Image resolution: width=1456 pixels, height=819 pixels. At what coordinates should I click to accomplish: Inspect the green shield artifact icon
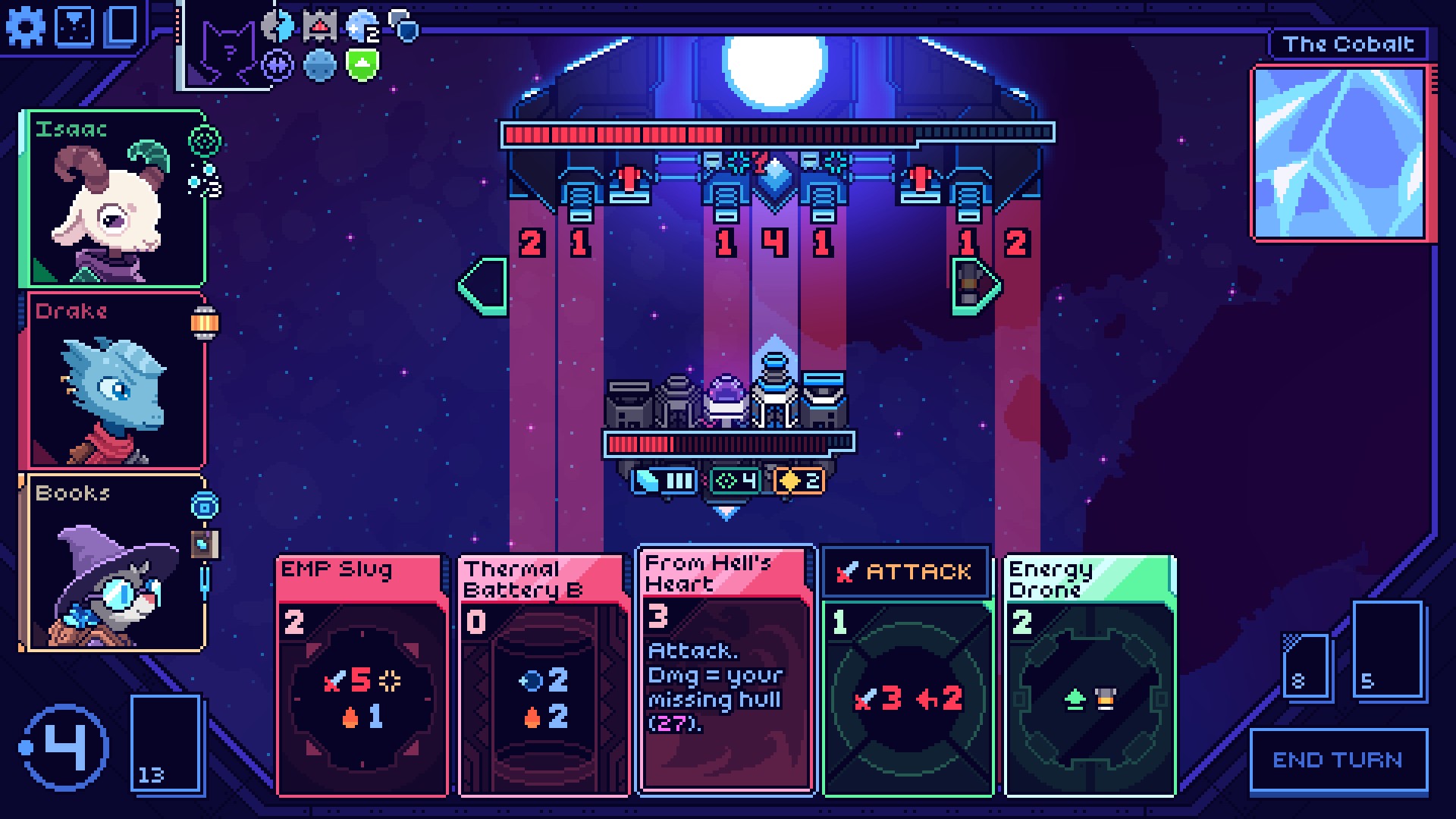[x=362, y=65]
